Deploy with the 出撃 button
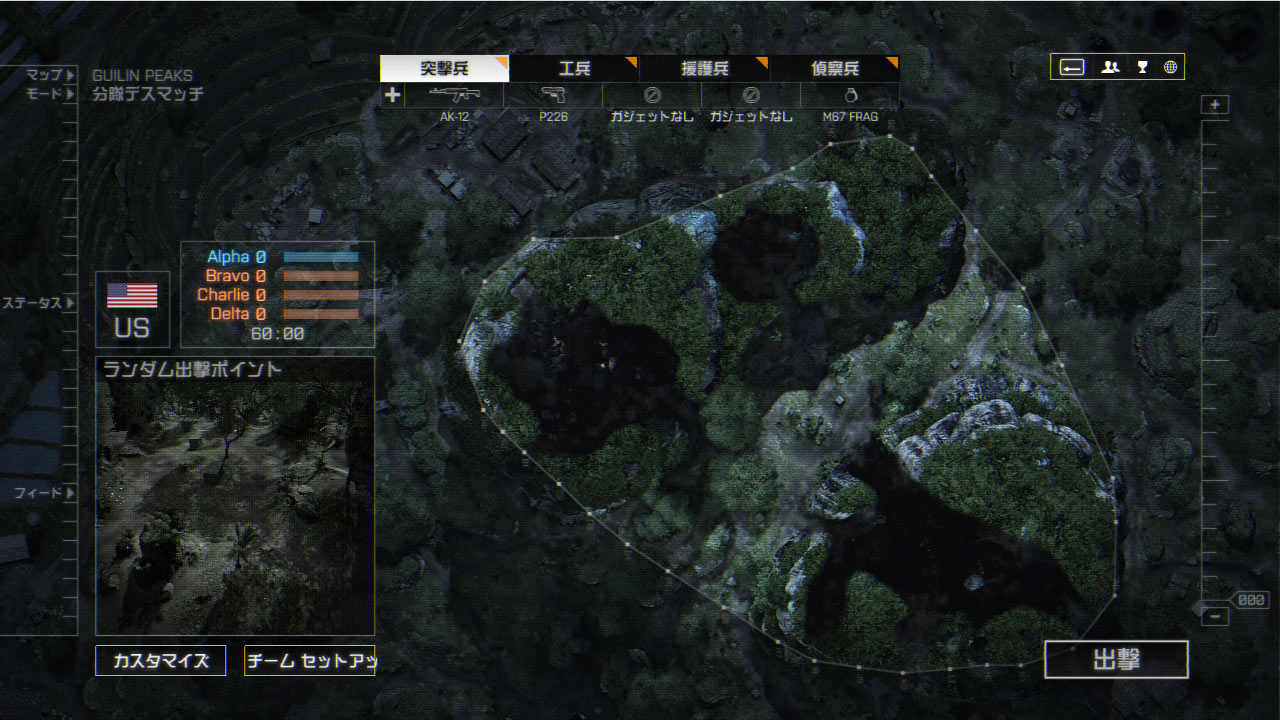 point(1116,660)
